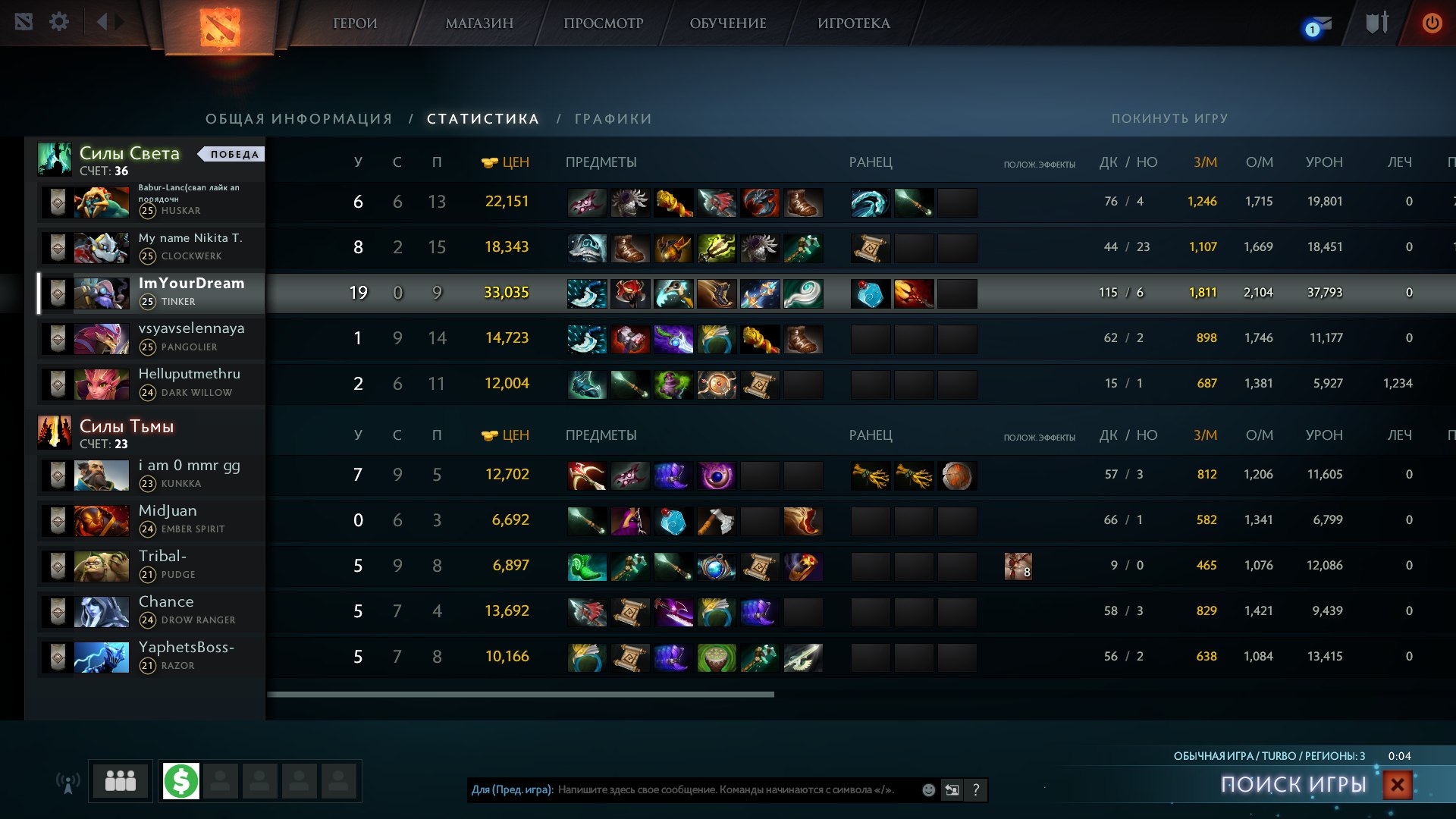Image resolution: width=1456 pixels, height=819 pixels.
Task: Click the Dota 2 logo home button
Action: (220, 27)
